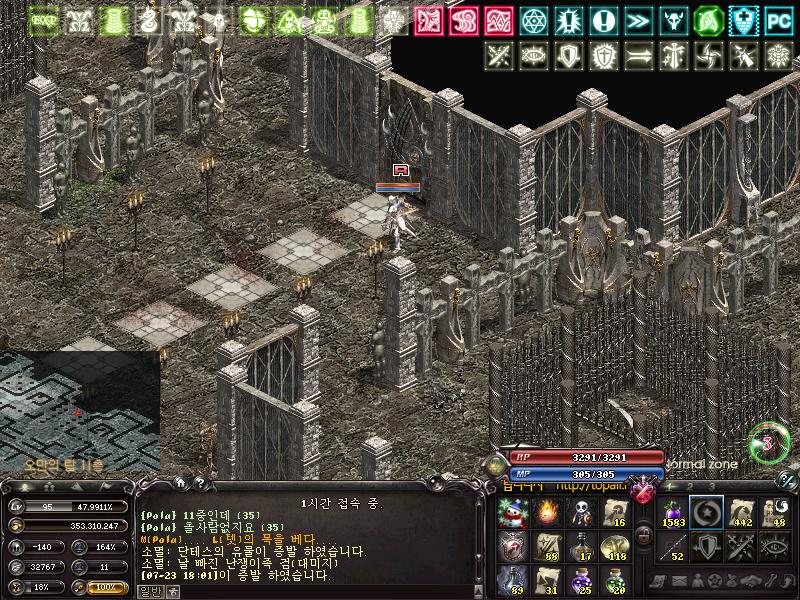
Task: Select the 일반 chat tab
Action: pyautogui.click(x=149, y=591)
